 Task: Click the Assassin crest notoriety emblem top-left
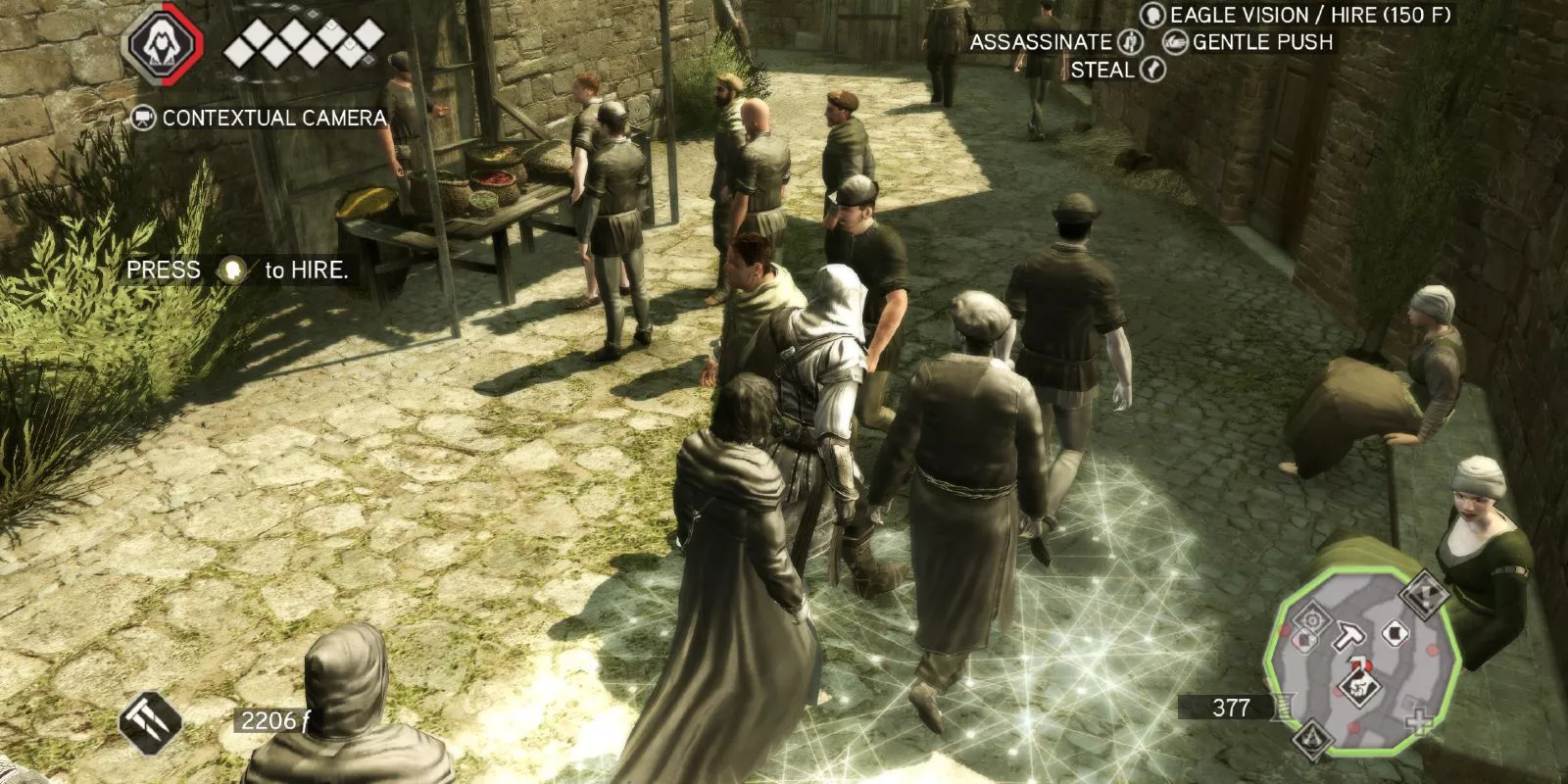(x=162, y=41)
